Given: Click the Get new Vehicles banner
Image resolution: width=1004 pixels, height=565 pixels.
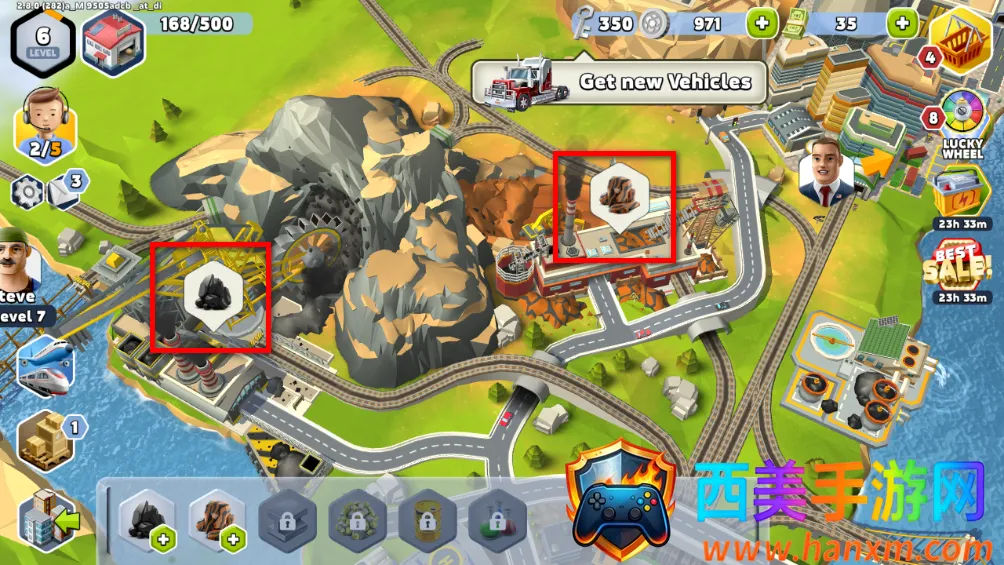Looking at the screenshot, I should [618, 82].
